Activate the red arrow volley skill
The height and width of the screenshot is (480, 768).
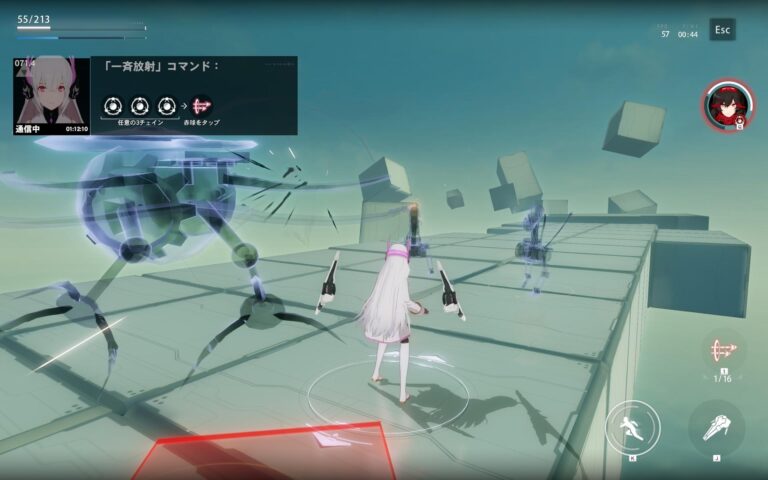pos(722,352)
